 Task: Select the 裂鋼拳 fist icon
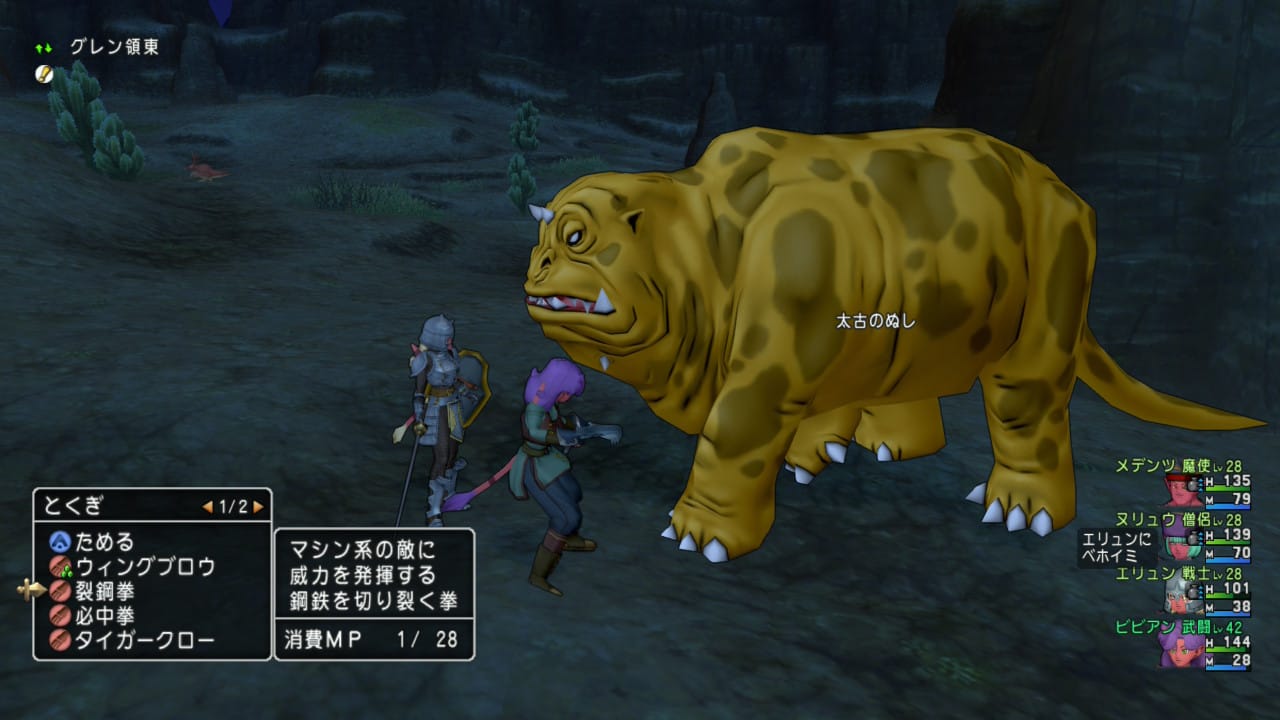58,592
